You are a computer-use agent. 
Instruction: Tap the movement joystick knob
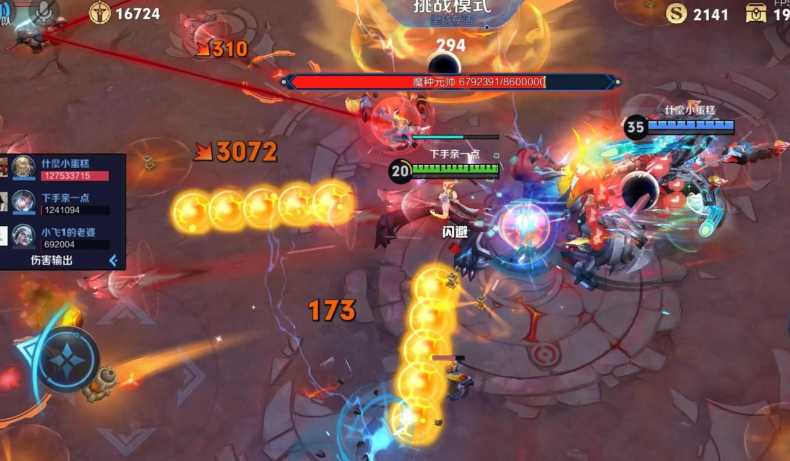(x=68, y=359)
